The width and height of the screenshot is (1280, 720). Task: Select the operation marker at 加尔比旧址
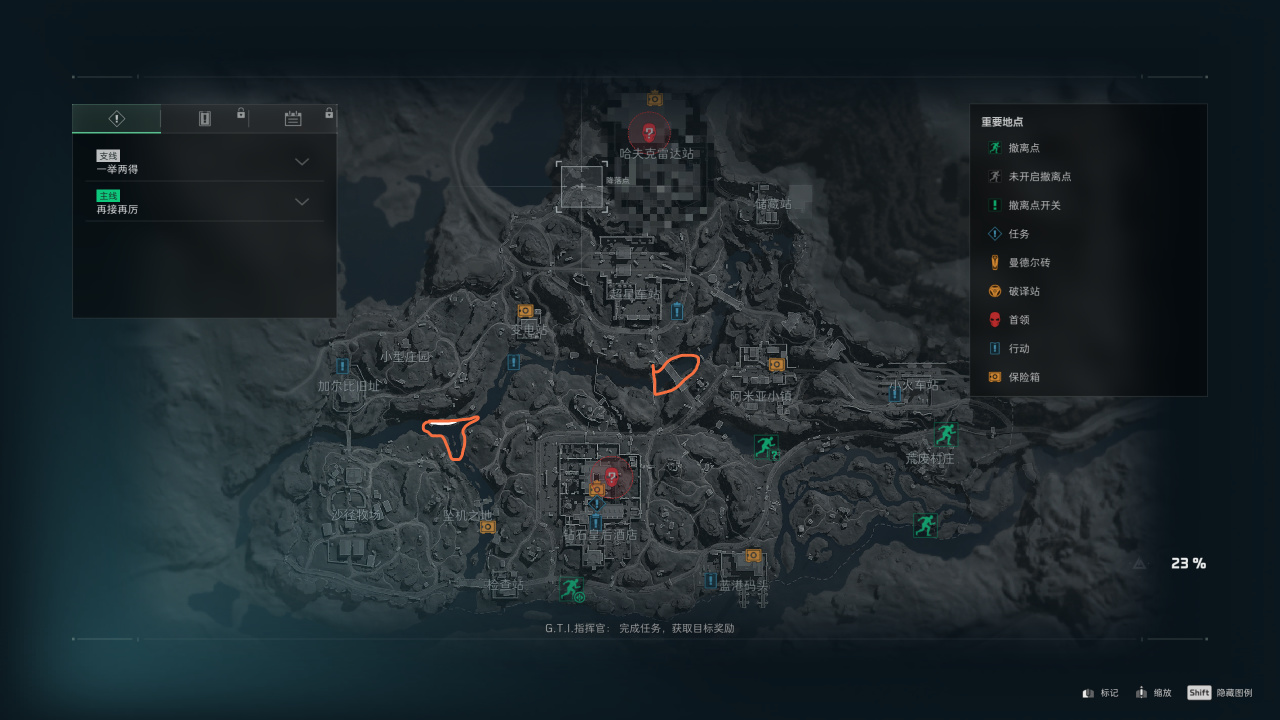[343, 366]
